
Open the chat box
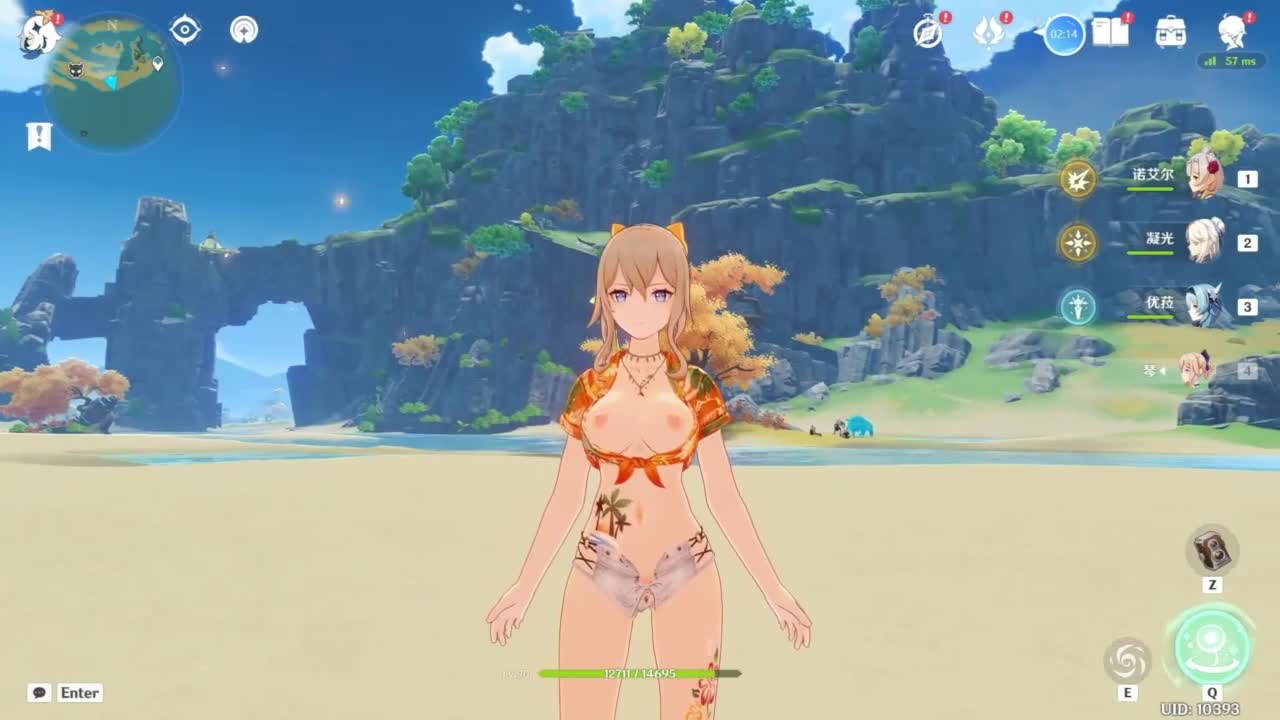[40, 693]
